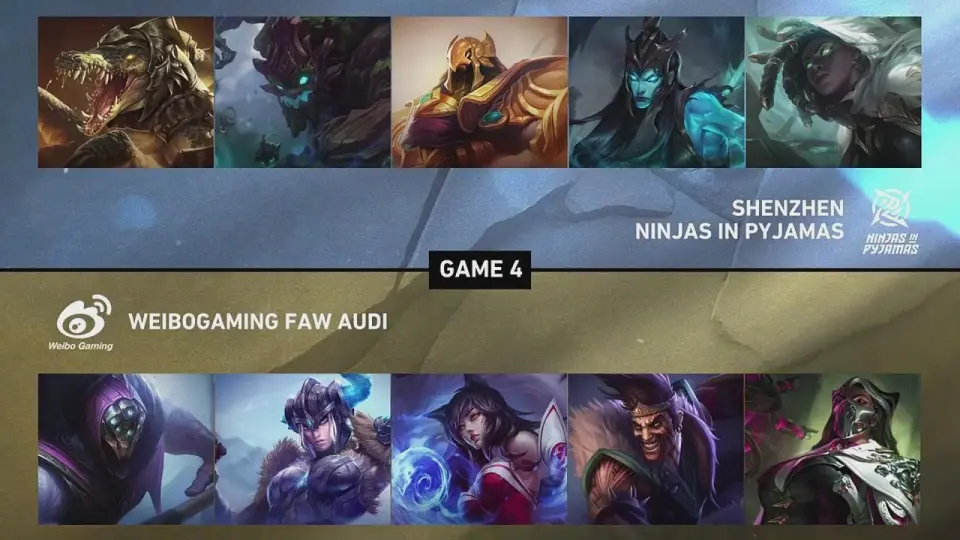
Task: Choose the Sejuani champion portrait
Action: 302,449
